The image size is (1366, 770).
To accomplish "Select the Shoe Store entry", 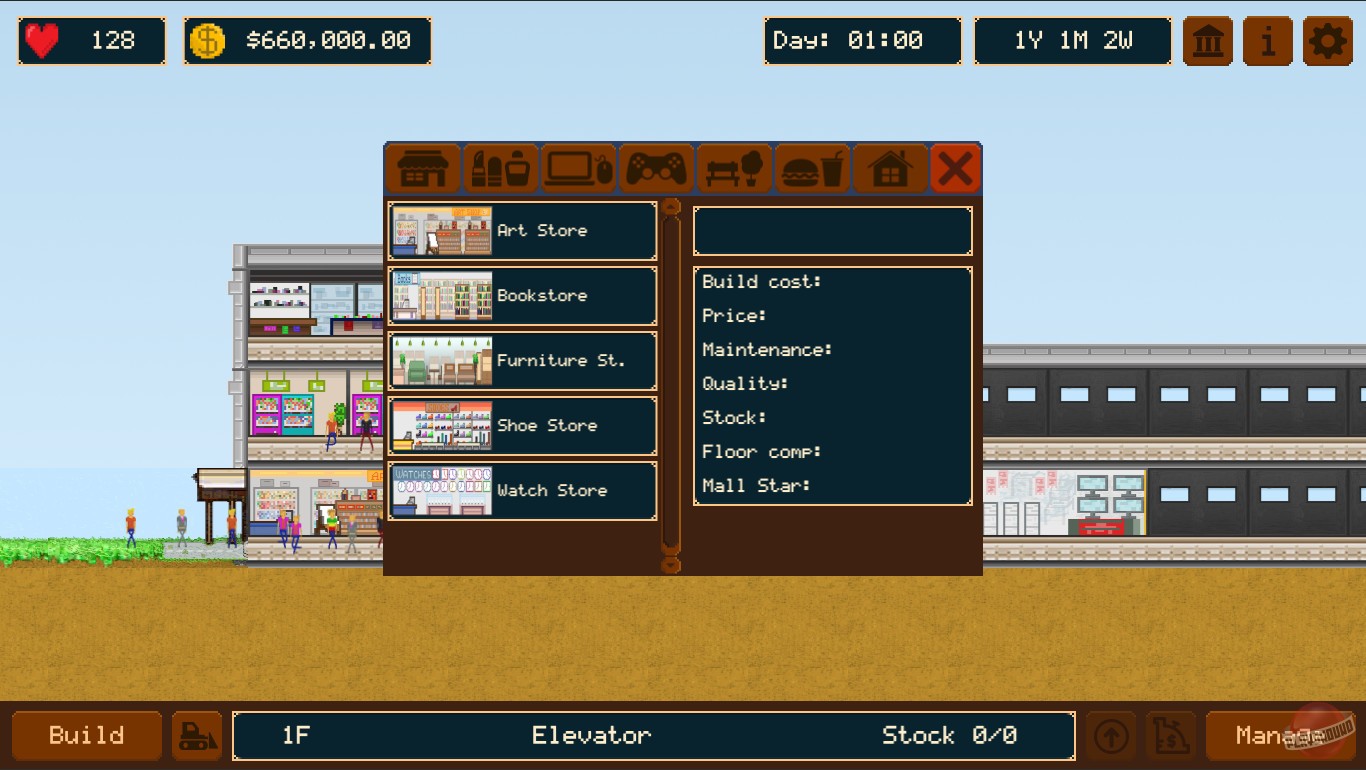I will [522, 426].
